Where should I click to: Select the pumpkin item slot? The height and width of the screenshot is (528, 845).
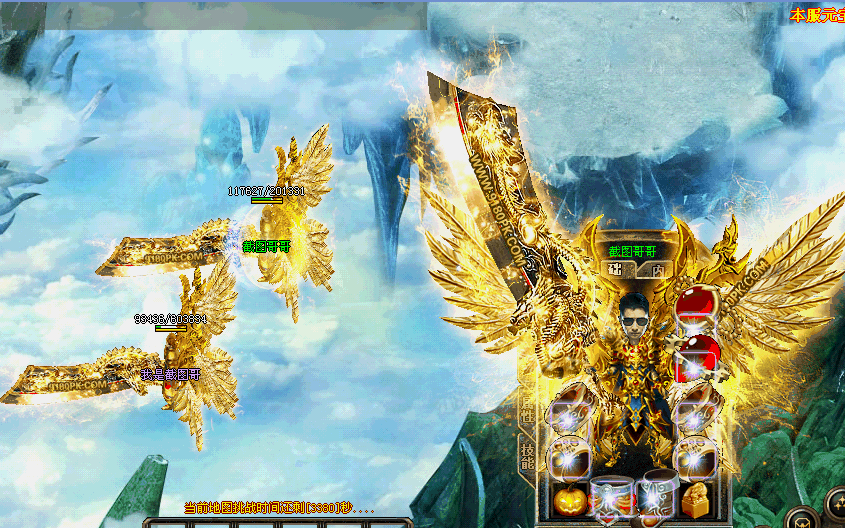[x=568, y=499]
